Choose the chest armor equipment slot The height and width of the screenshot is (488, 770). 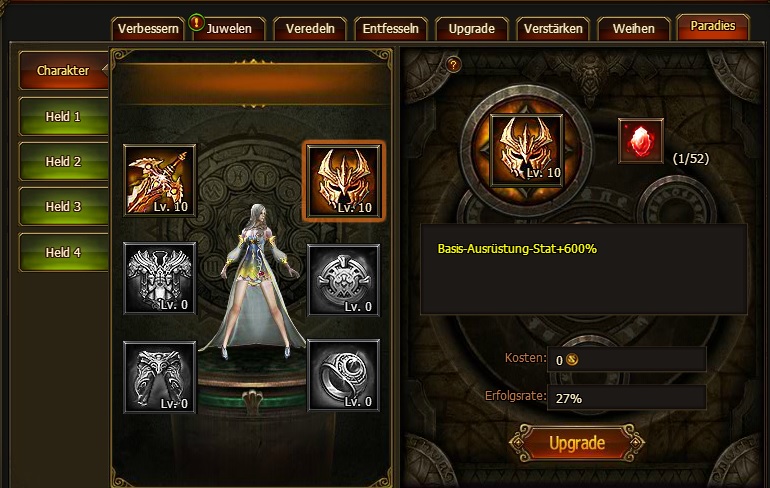point(159,277)
